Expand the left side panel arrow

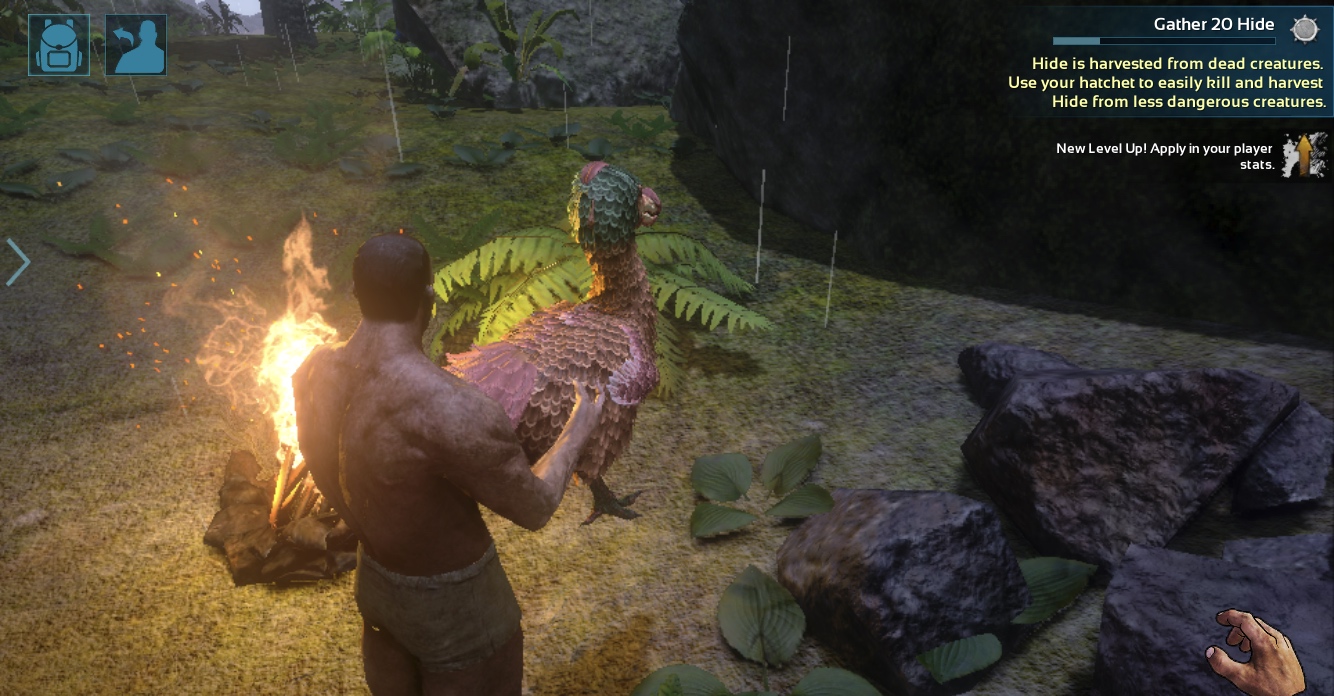coord(18,263)
